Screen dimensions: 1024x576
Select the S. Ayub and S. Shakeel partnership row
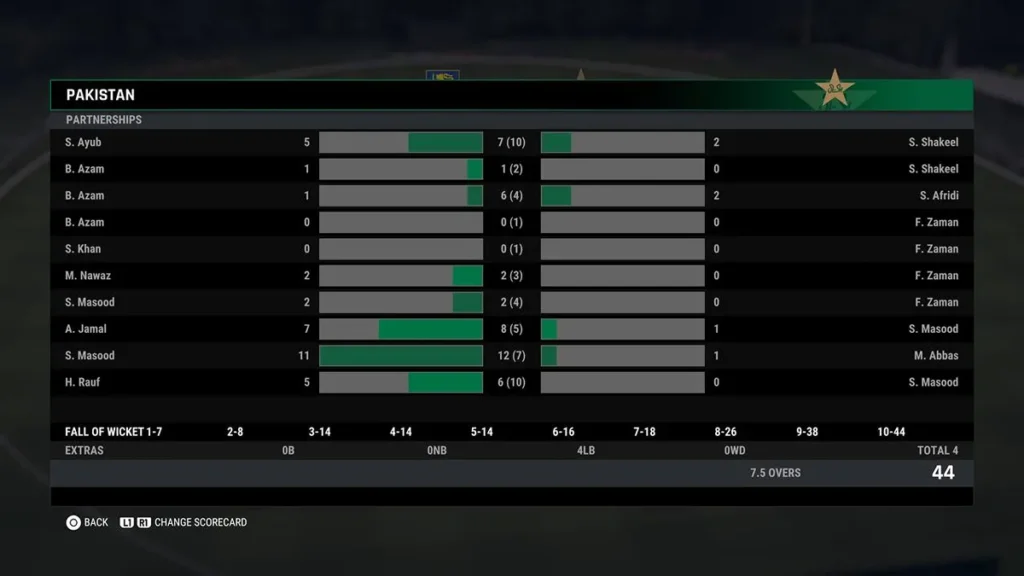click(511, 143)
